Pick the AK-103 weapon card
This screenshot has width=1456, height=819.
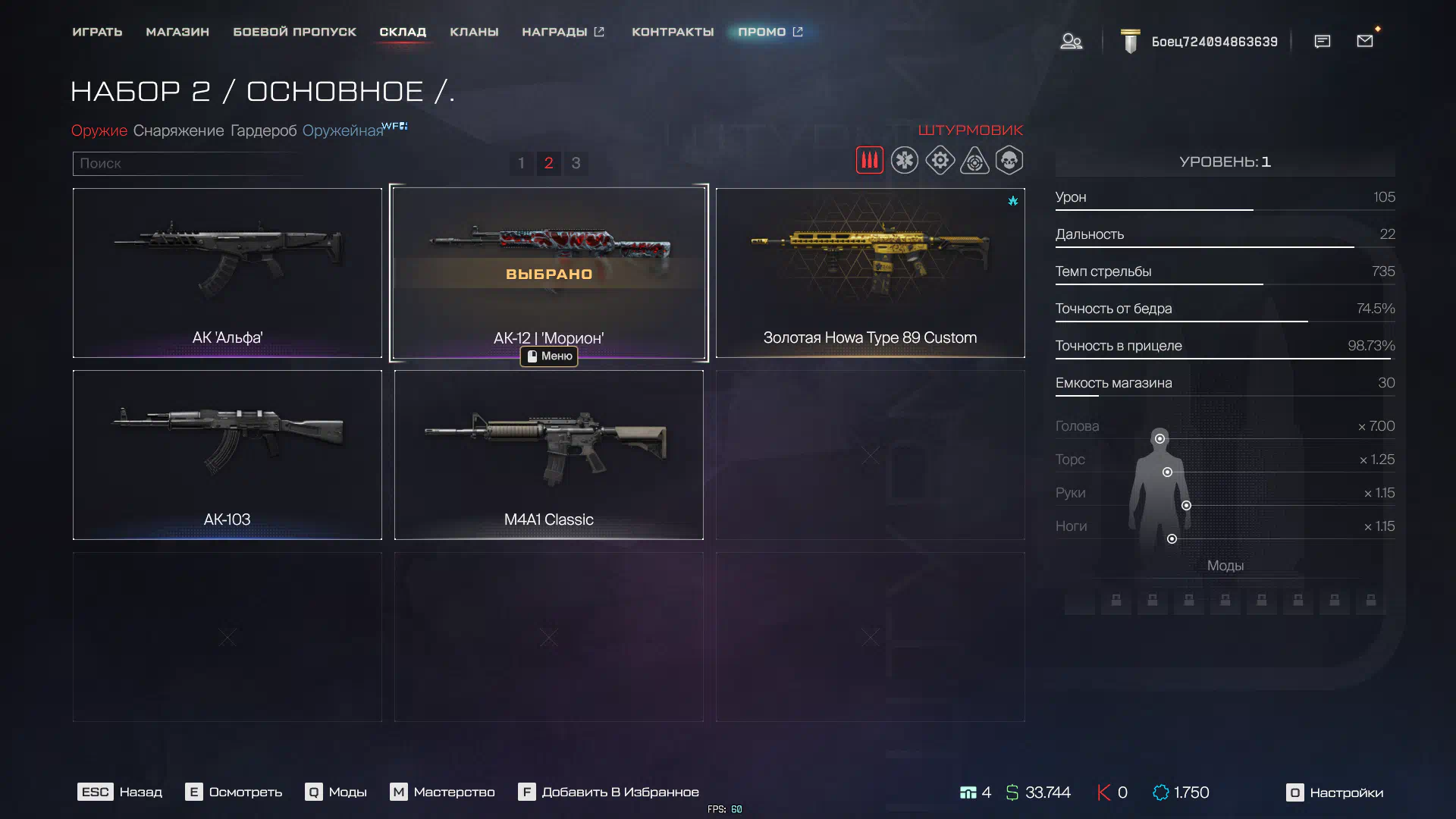227,454
